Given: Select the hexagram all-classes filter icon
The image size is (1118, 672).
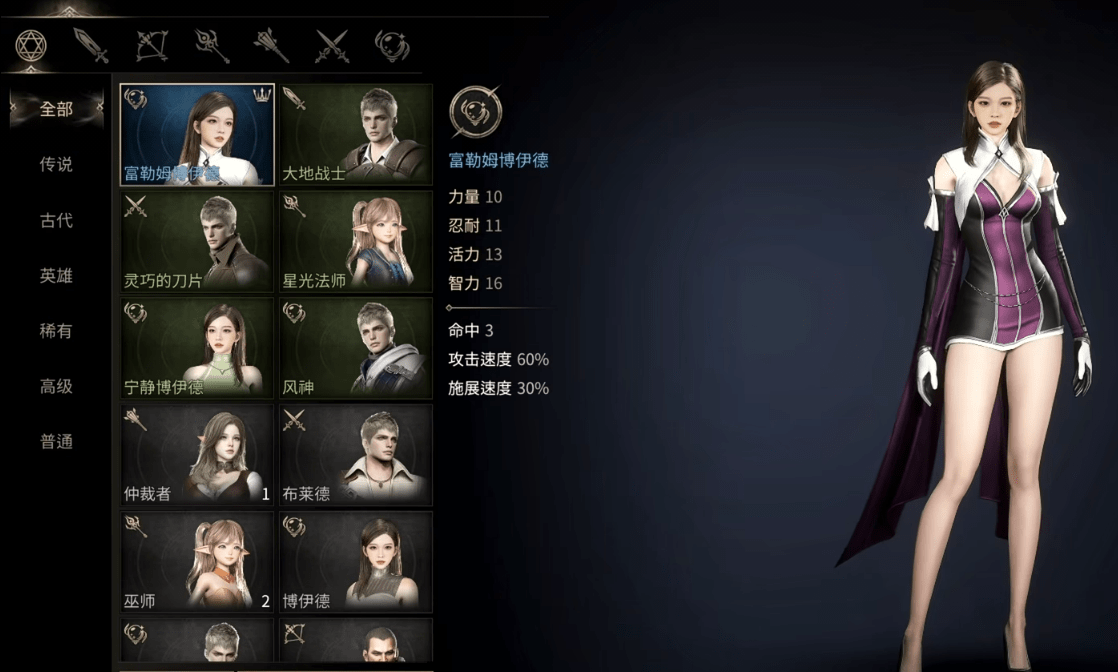Looking at the screenshot, I should (32, 45).
